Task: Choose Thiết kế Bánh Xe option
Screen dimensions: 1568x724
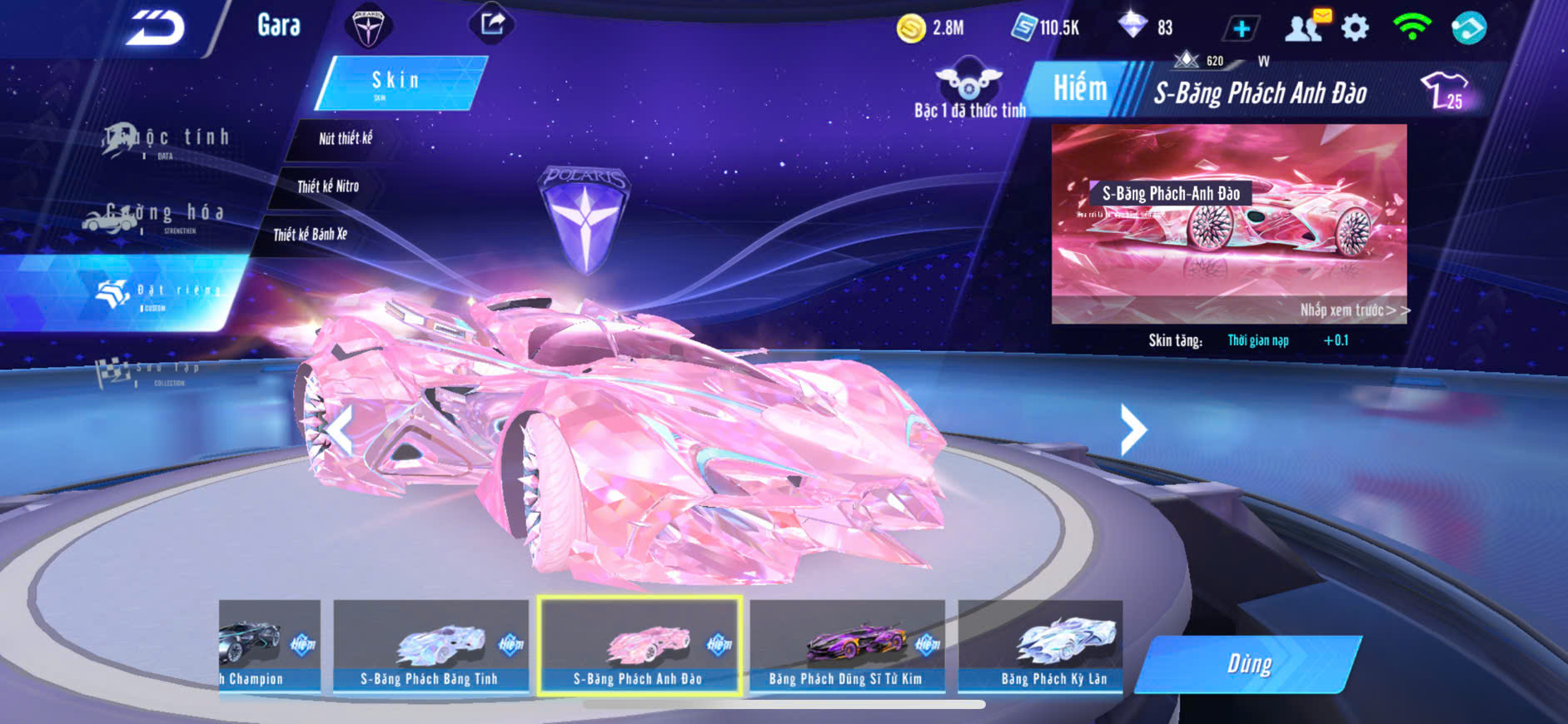Action: 310,235
